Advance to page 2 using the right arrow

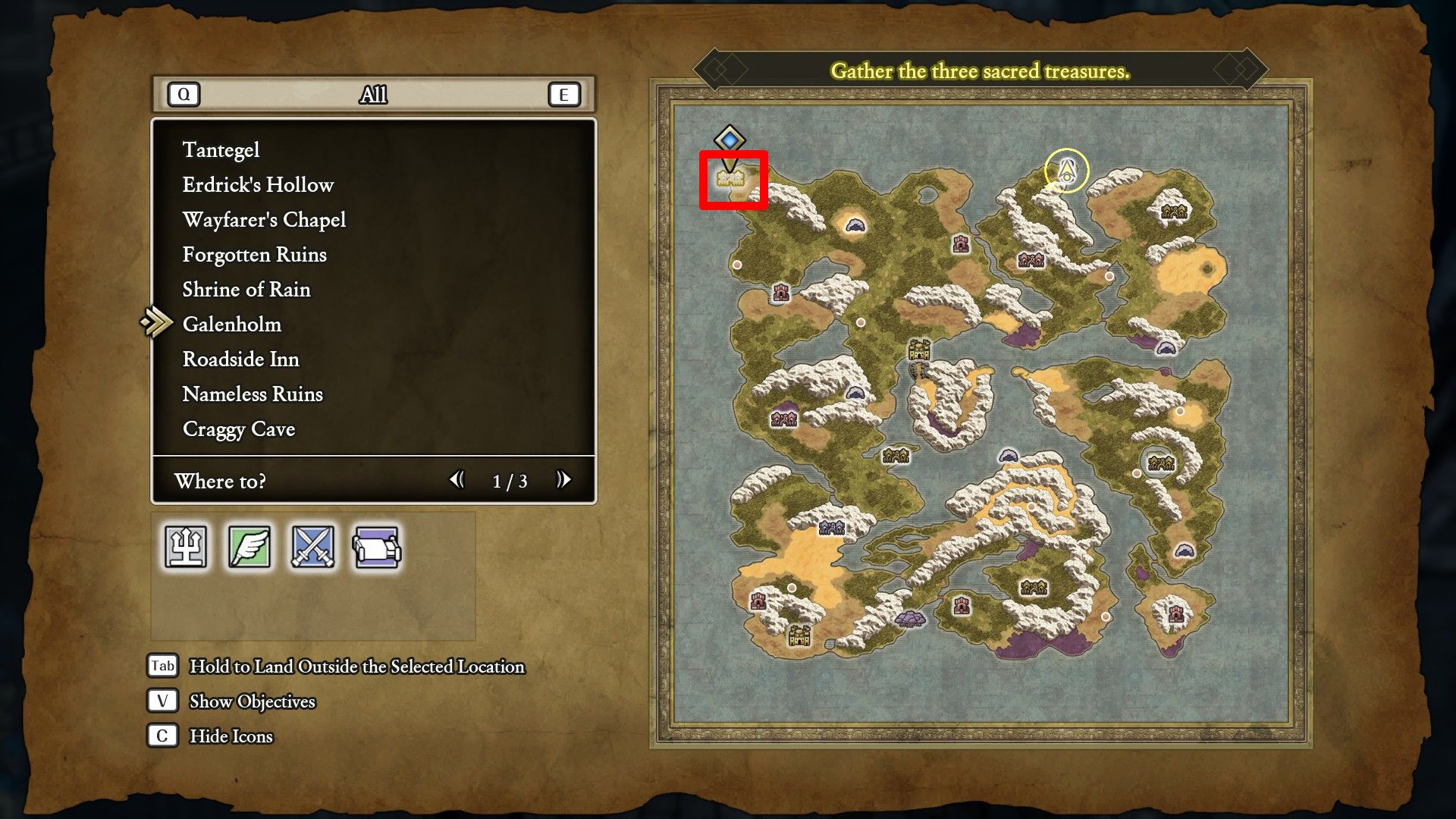click(x=564, y=480)
